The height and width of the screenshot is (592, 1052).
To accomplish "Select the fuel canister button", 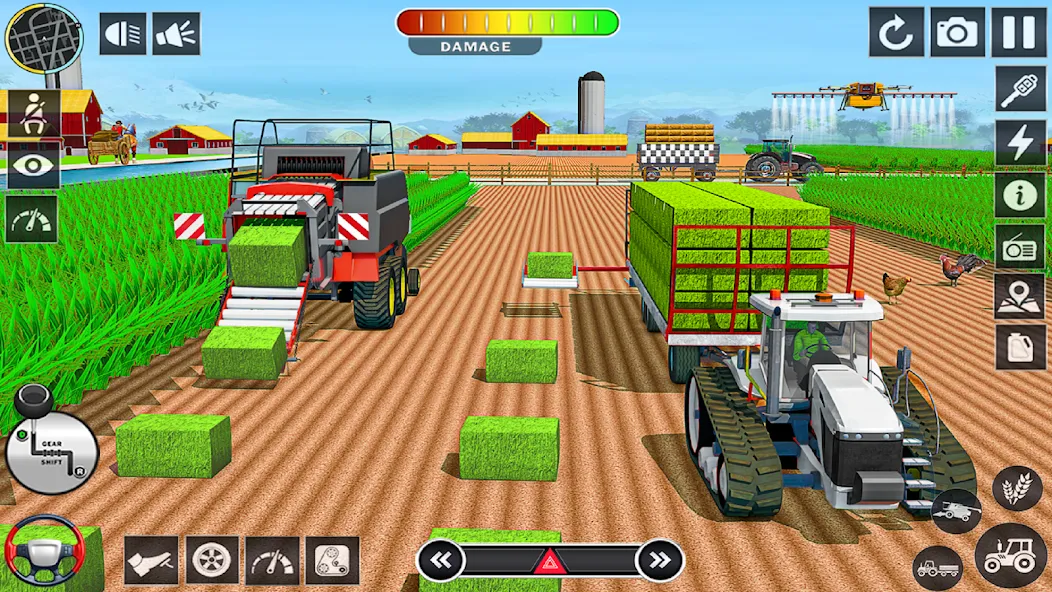I will point(1020,347).
